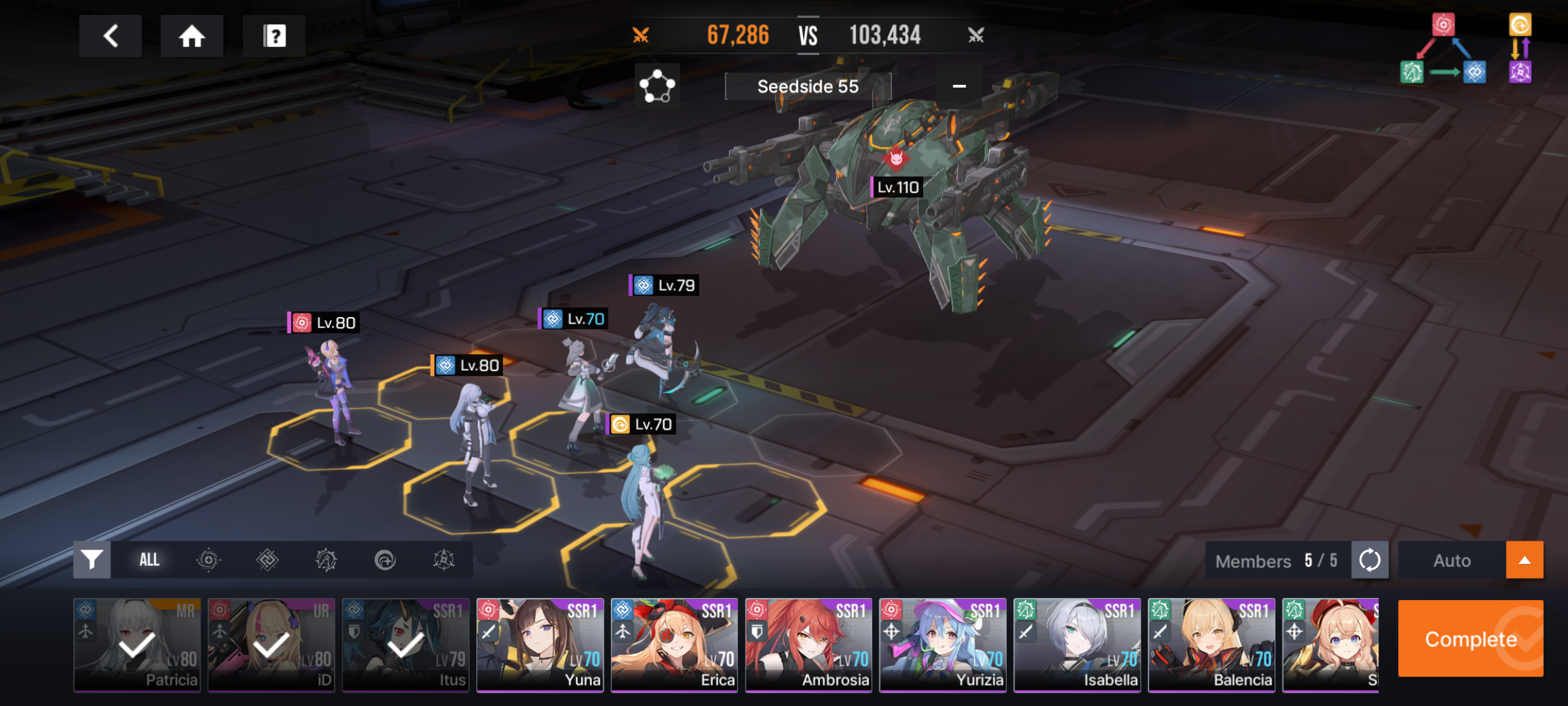The height and width of the screenshot is (706, 1568).
Task: Reset the team members lineup
Action: [1369, 560]
